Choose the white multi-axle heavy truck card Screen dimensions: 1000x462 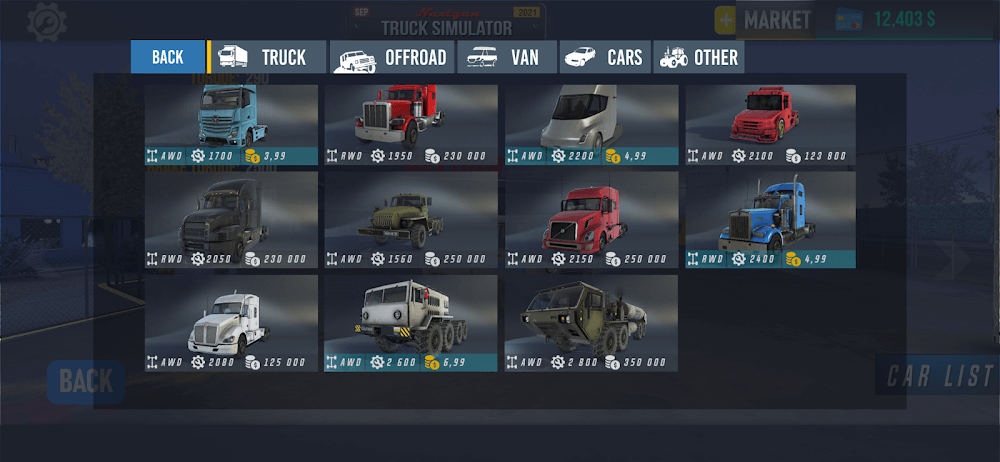point(411,323)
